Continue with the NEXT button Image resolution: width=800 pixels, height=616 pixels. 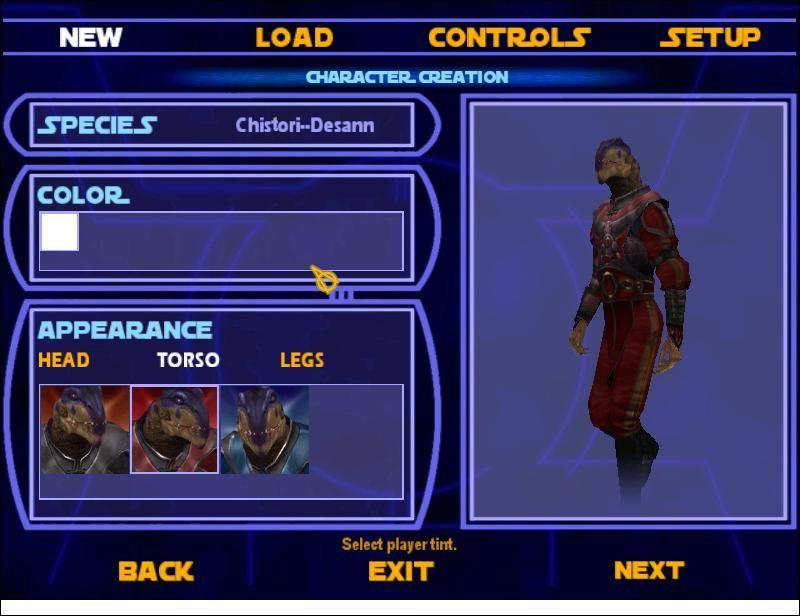pyautogui.click(x=649, y=570)
